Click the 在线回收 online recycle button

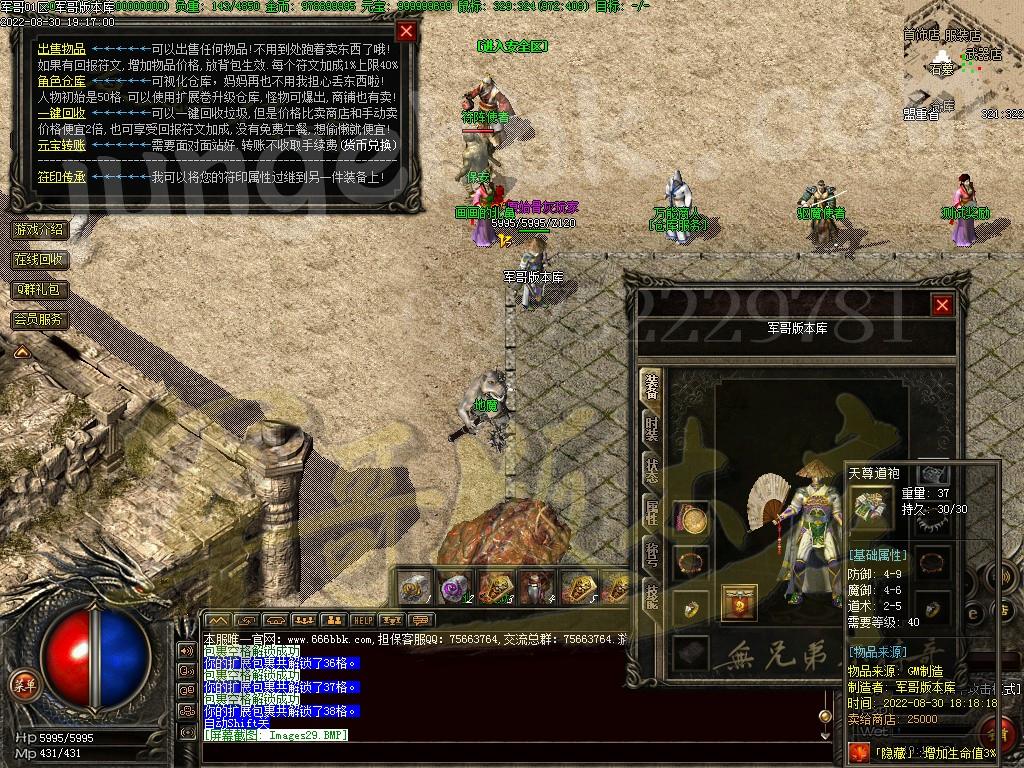tap(39, 259)
